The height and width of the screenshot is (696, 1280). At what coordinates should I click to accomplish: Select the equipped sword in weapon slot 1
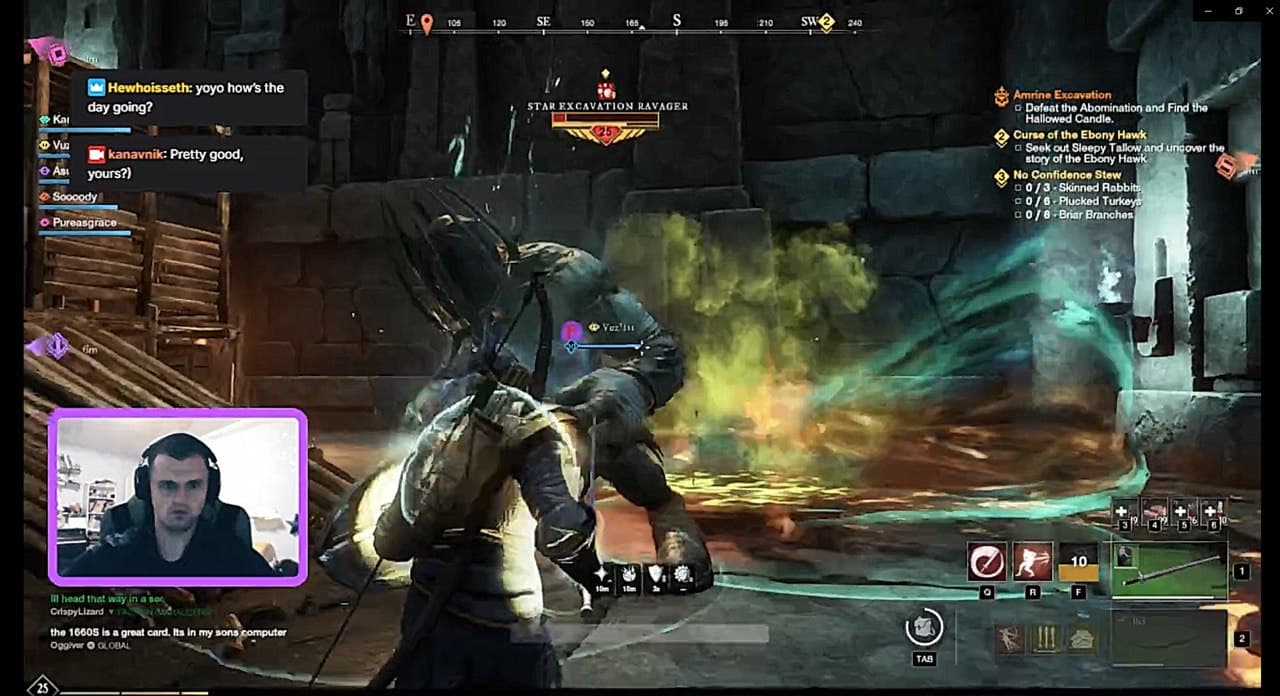pos(1169,570)
